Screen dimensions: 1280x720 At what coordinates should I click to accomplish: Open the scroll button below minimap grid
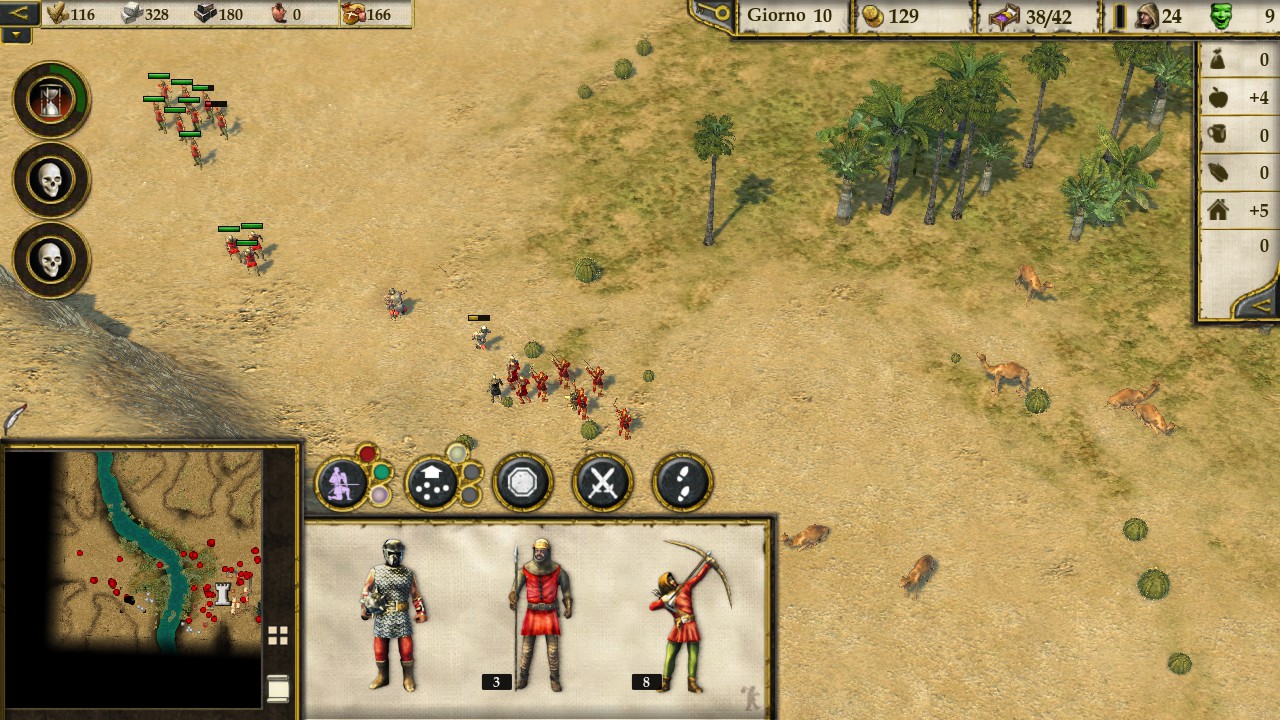pyautogui.click(x=278, y=688)
